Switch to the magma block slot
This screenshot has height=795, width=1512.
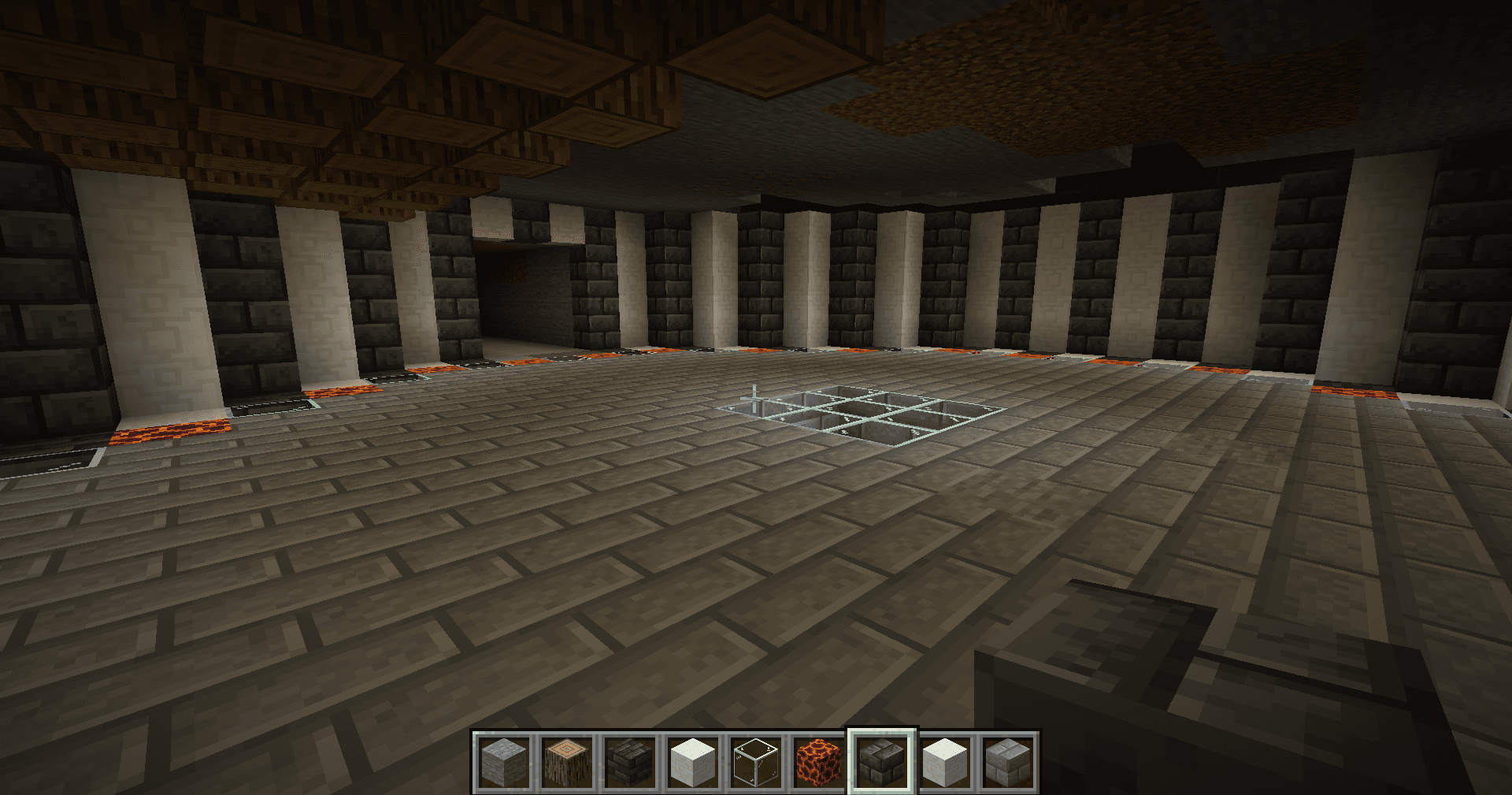point(819,762)
